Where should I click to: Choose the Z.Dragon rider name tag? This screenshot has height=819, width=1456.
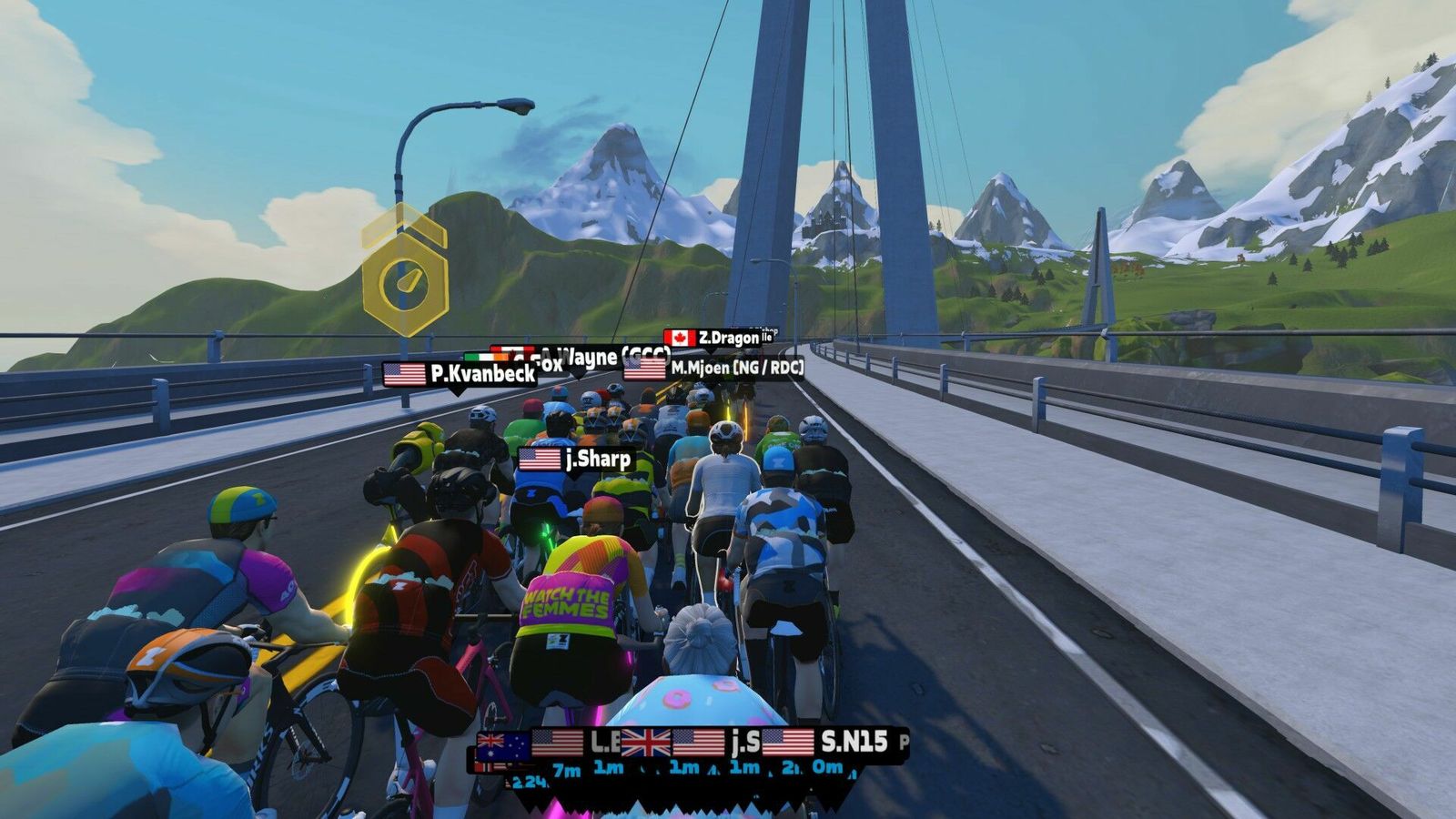click(713, 339)
